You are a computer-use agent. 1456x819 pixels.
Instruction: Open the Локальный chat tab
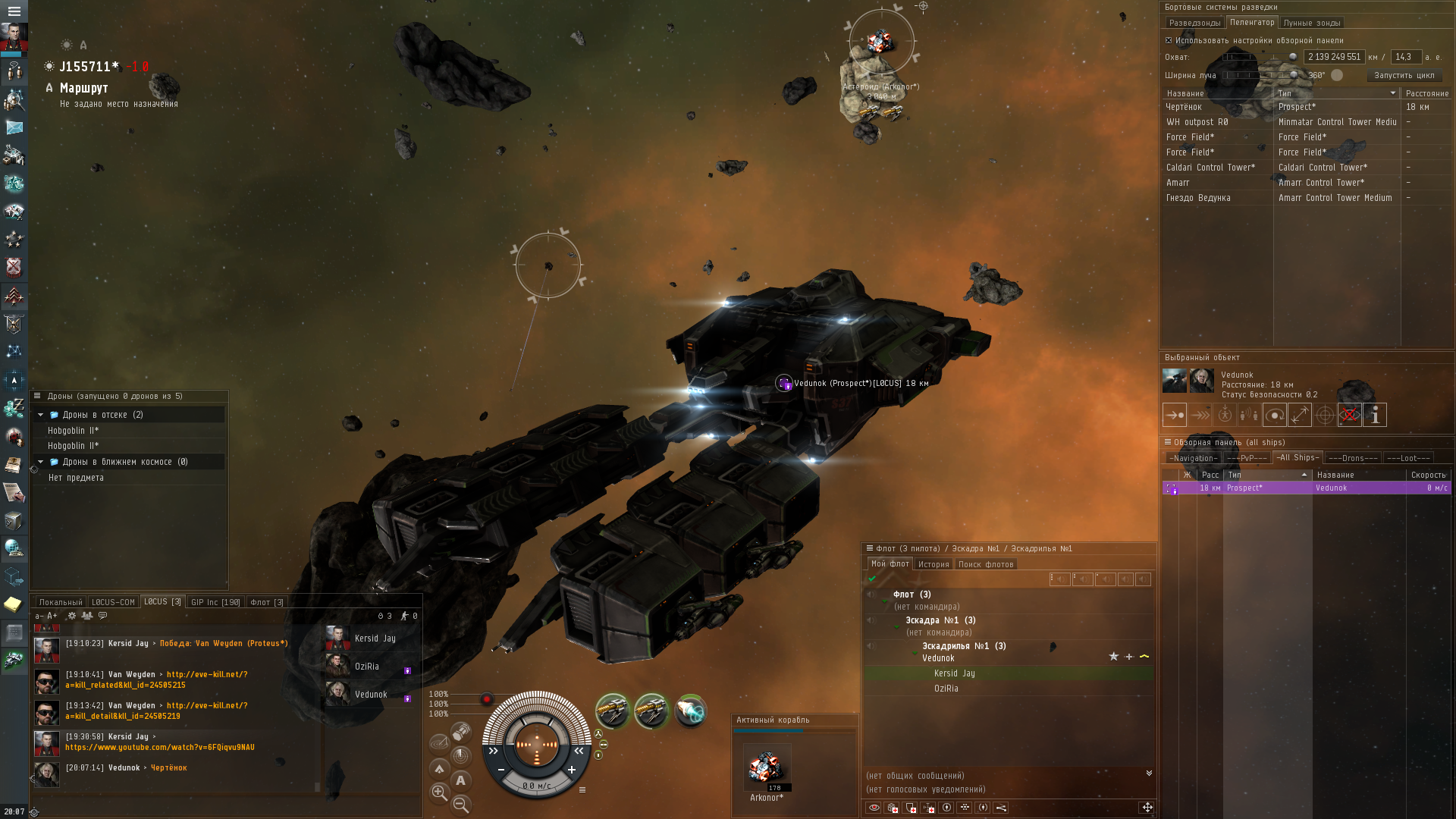pos(60,602)
